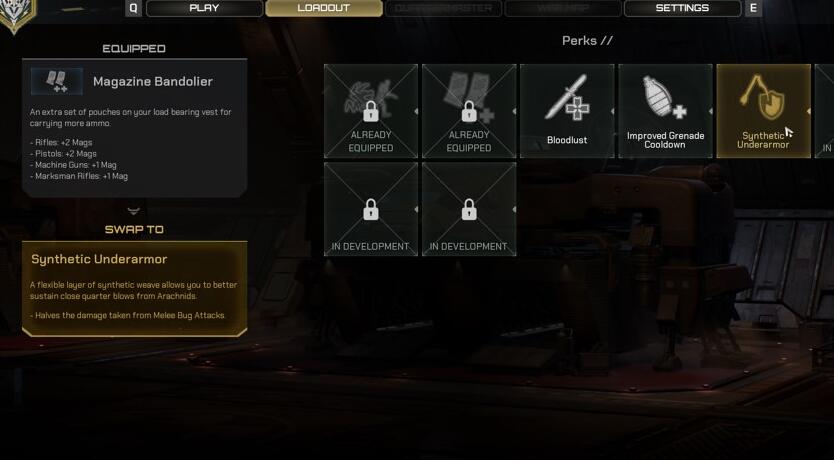Switch to the PLAY tab
This screenshot has width=834, height=460.
[204, 8]
